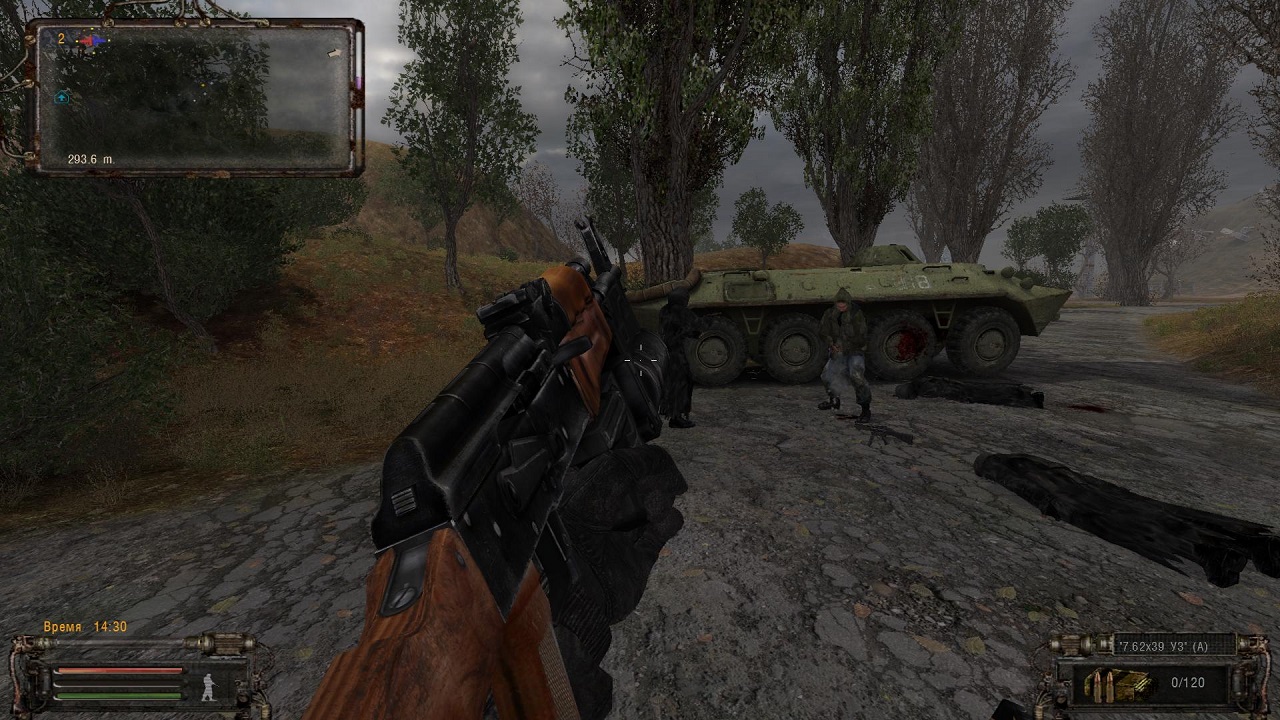Click the standing soldier stance icon
The height and width of the screenshot is (720, 1280).
[x=209, y=686]
